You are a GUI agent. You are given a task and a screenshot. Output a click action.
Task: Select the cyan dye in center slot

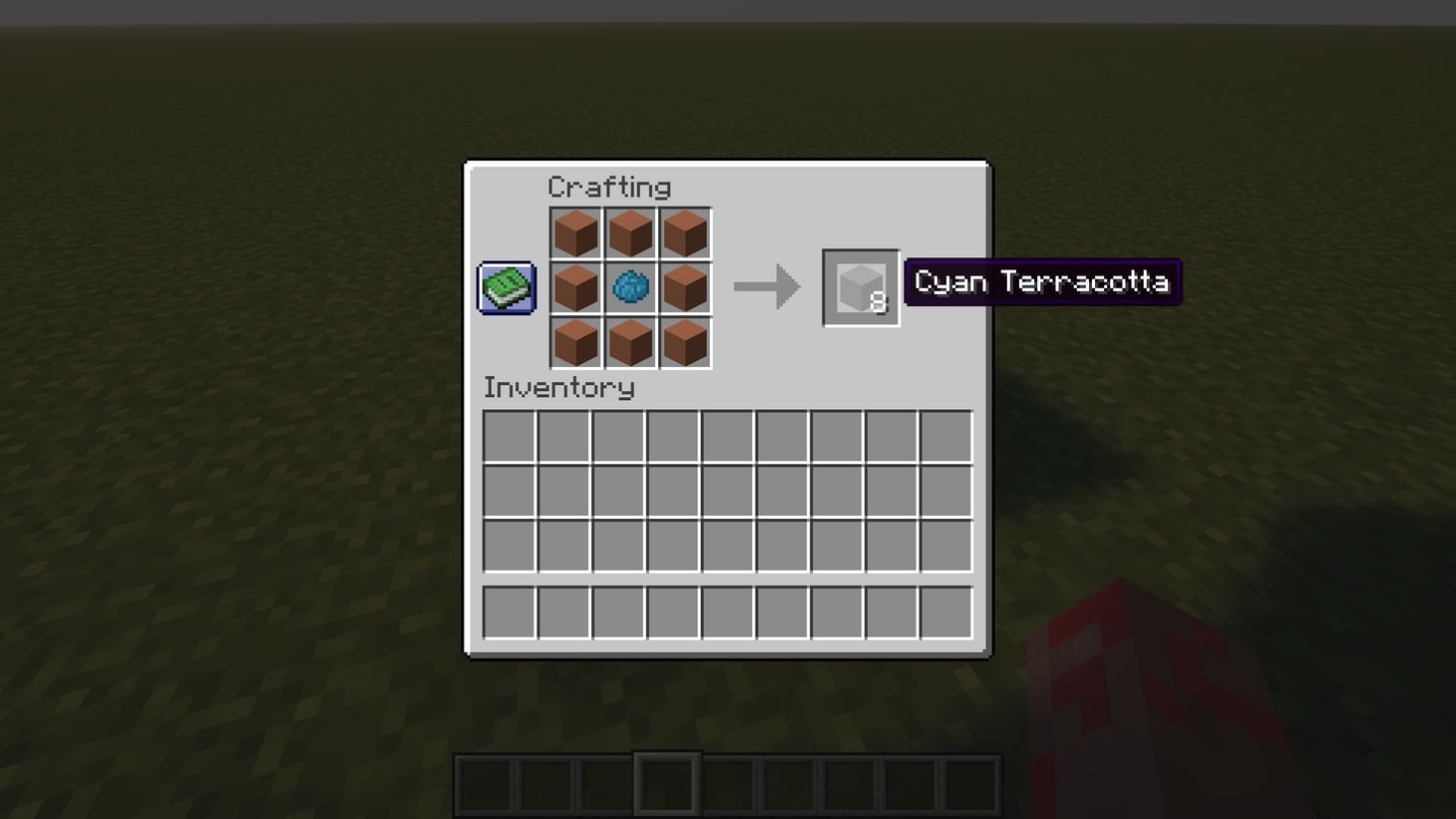[630, 287]
